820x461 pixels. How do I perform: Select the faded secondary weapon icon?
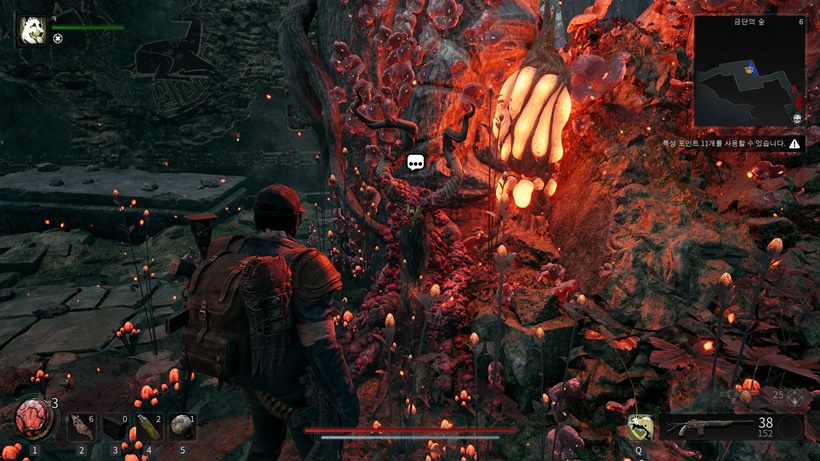(795, 397)
